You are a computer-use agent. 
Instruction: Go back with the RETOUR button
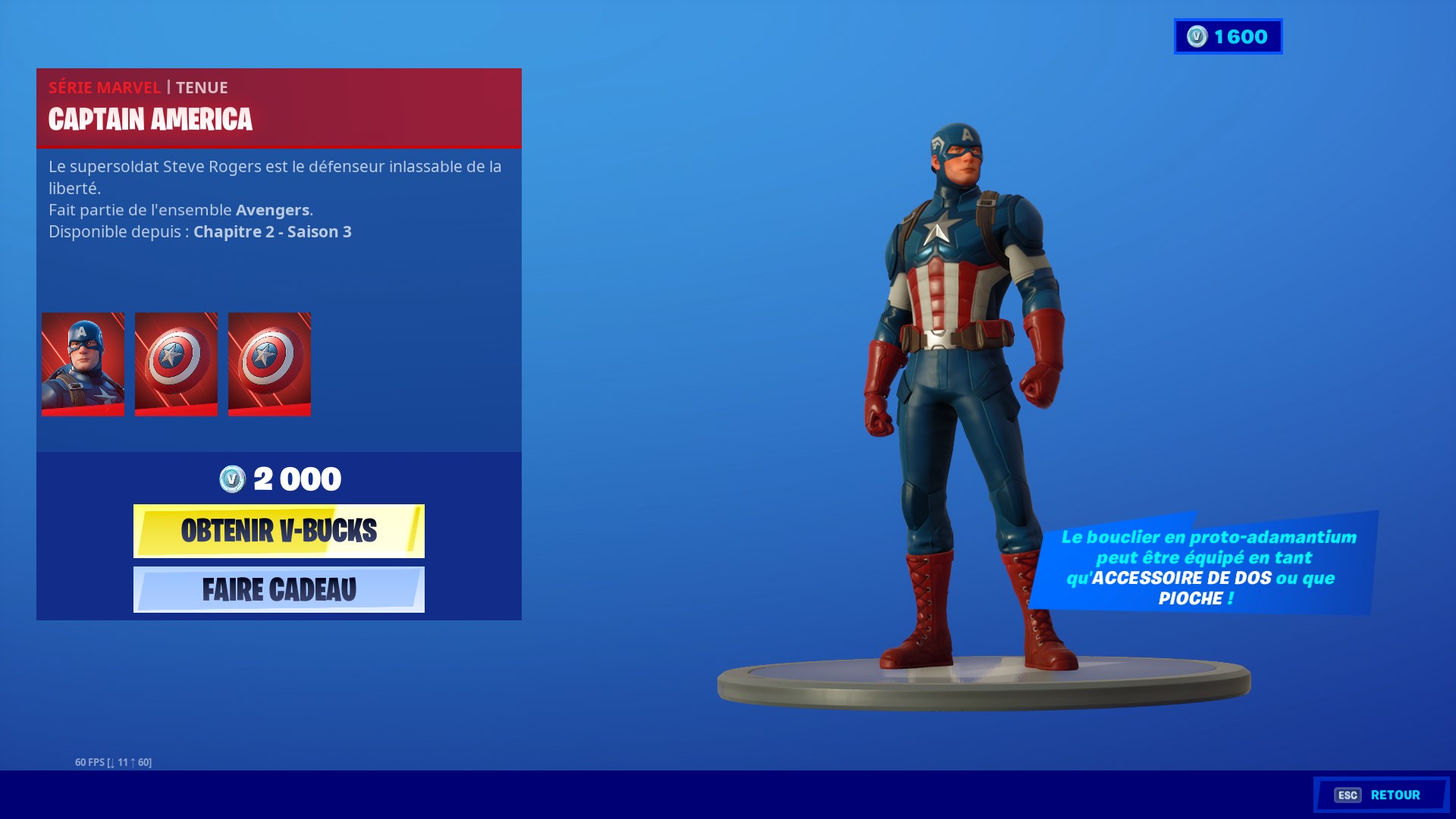(1381, 795)
